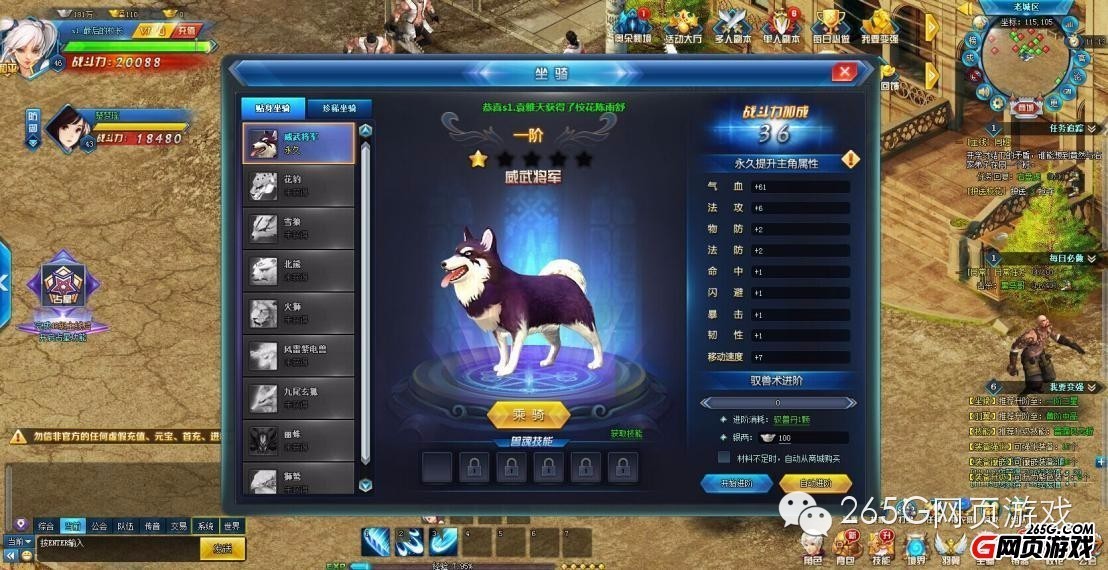Image resolution: width=1108 pixels, height=570 pixels.
Task: Open the 每日必做 daily trophy icon
Action: coord(830,26)
